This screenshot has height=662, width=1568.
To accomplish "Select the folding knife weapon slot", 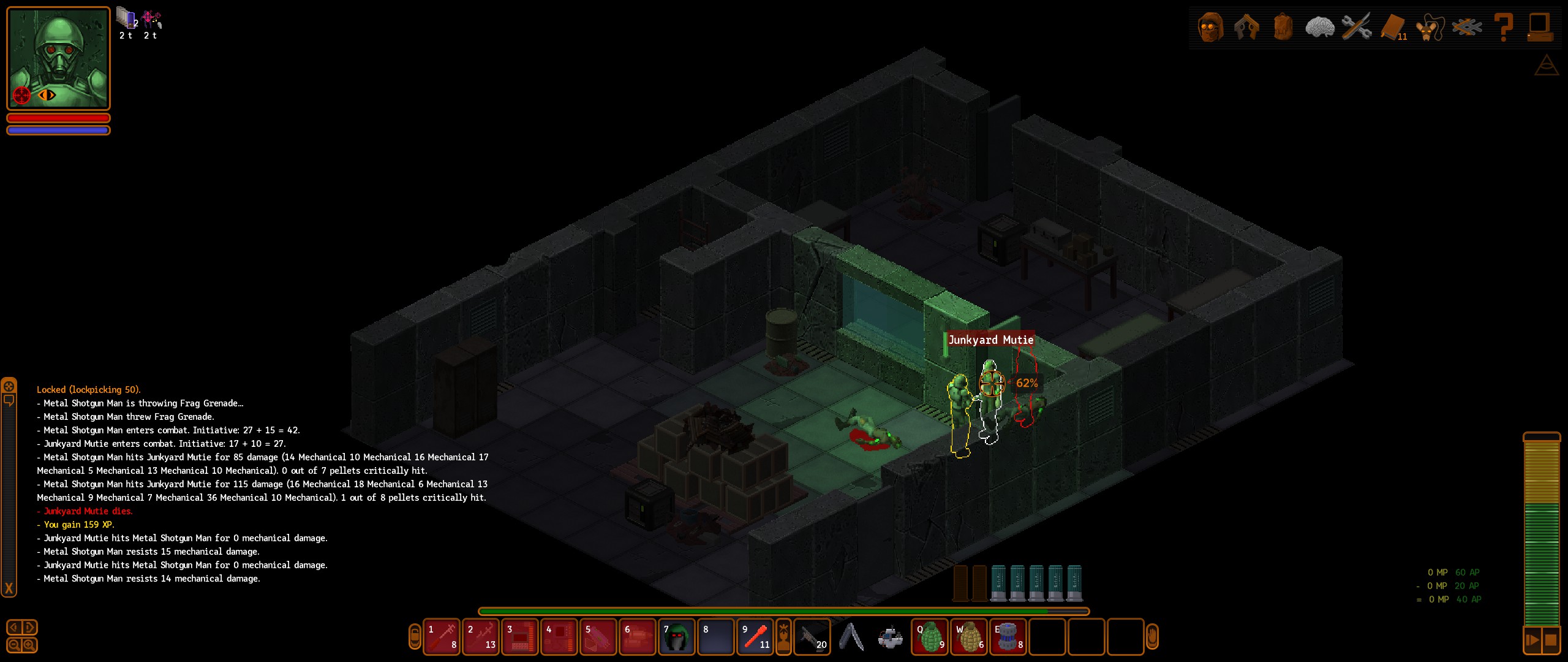I will pos(851,637).
